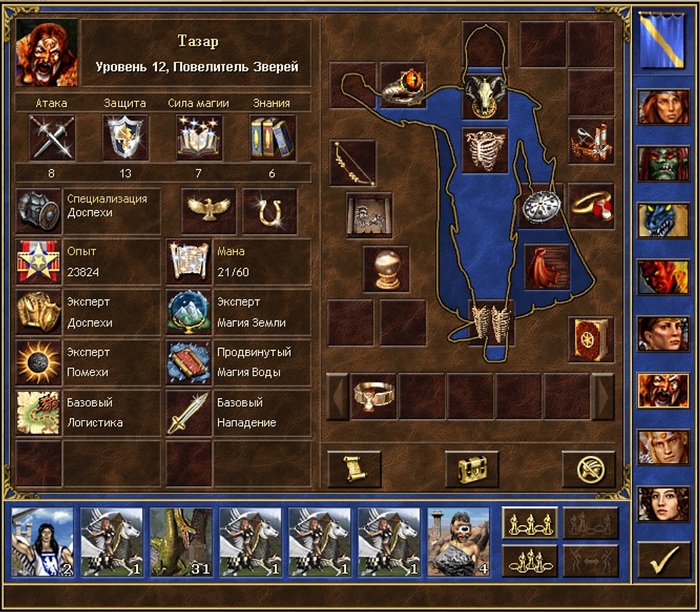This screenshot has height=612, width=700.
Task: Click the treasure chest button
Action: 471,468
